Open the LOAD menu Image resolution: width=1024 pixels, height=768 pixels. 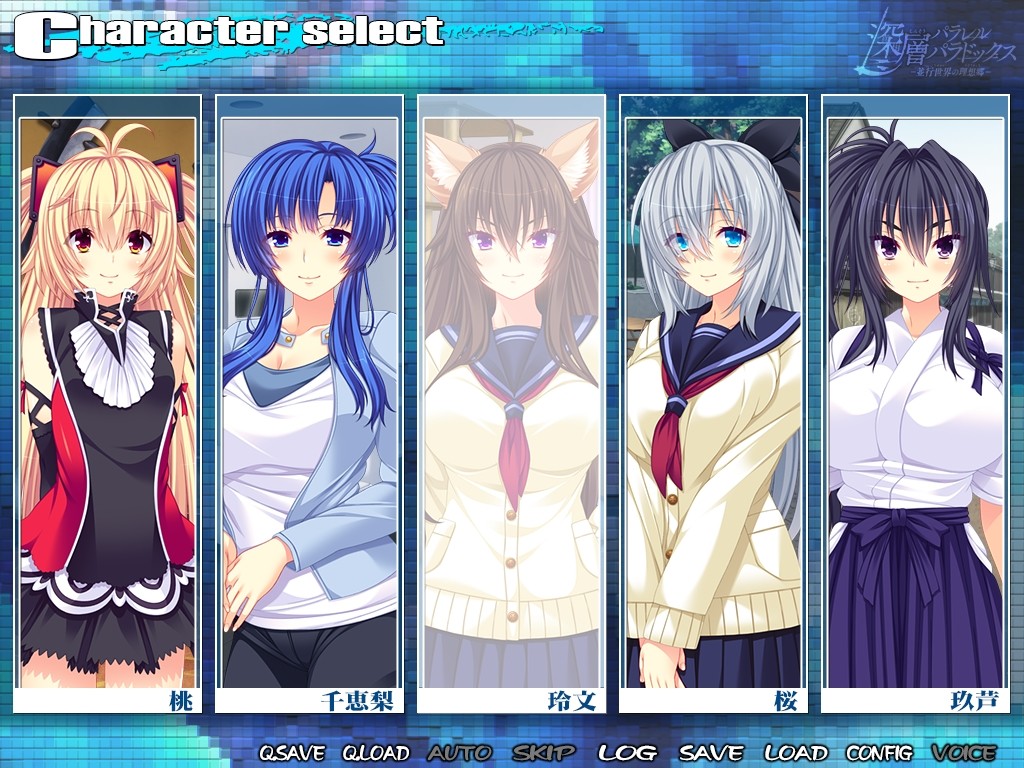(x=796, y=753)
